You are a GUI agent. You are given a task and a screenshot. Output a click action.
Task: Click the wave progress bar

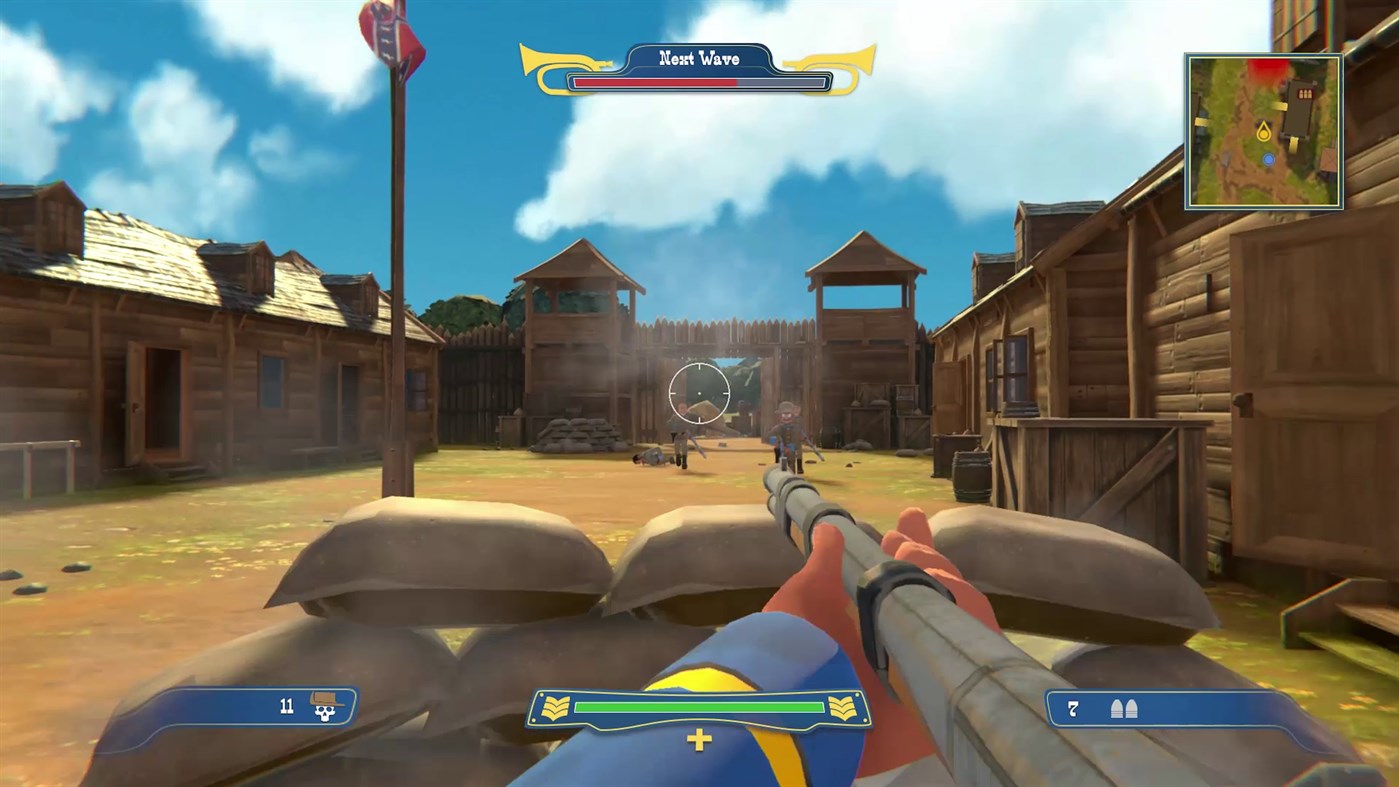coord(698,82)
